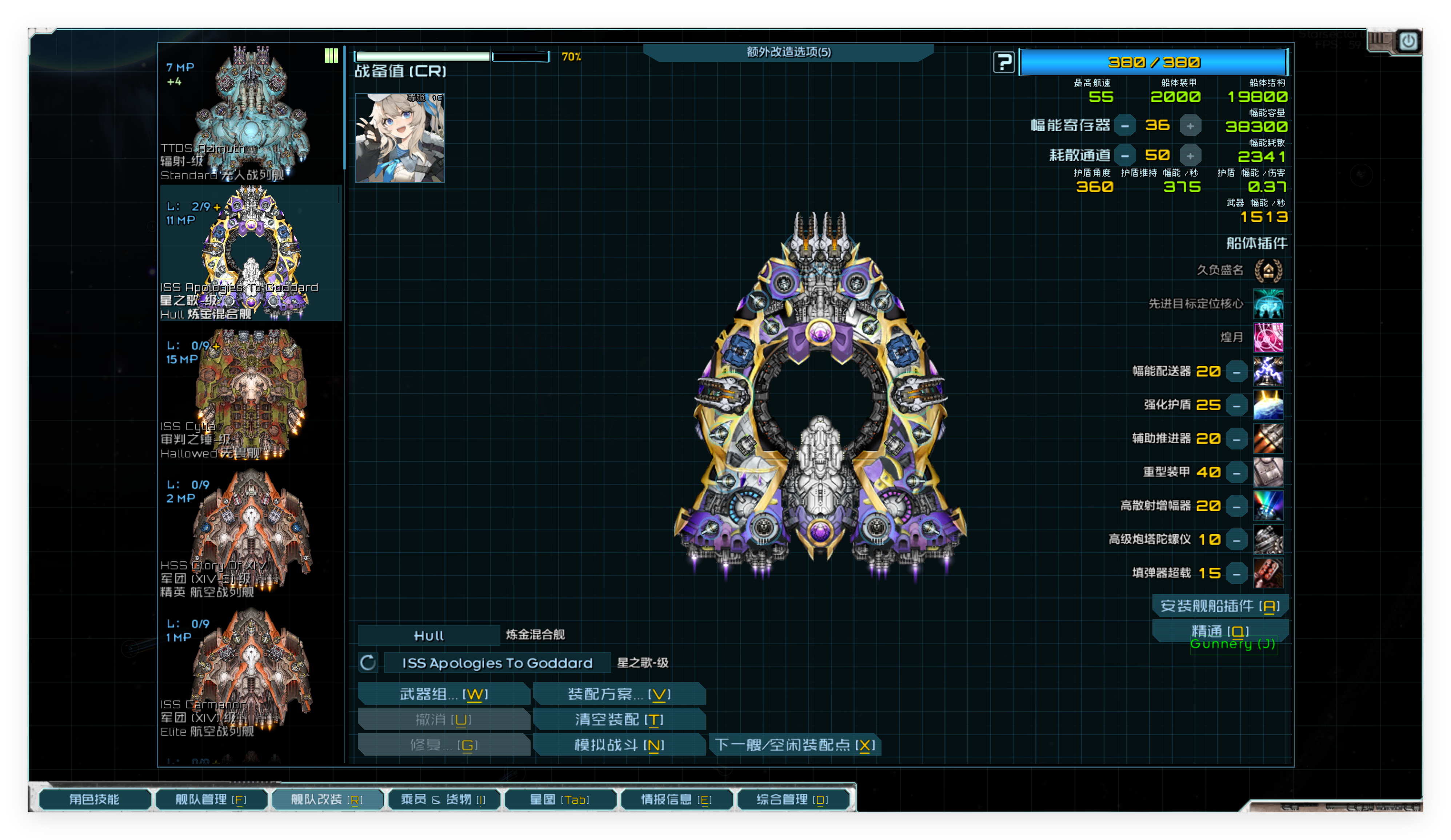Switch to the 星图 [Tab] screen
1451x840 pixels.
tap(560, 800)
